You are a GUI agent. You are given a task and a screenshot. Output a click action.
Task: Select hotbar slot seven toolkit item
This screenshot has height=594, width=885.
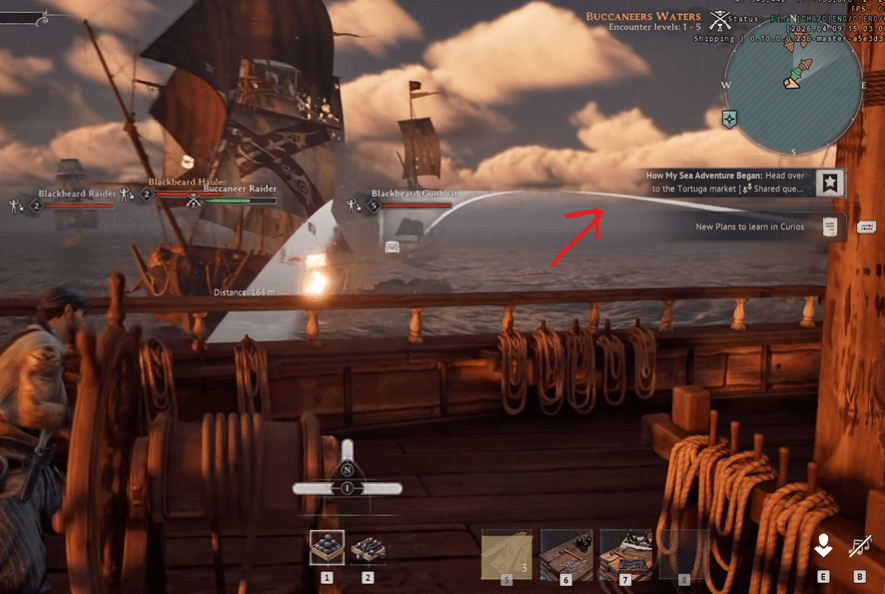[625, 554]
